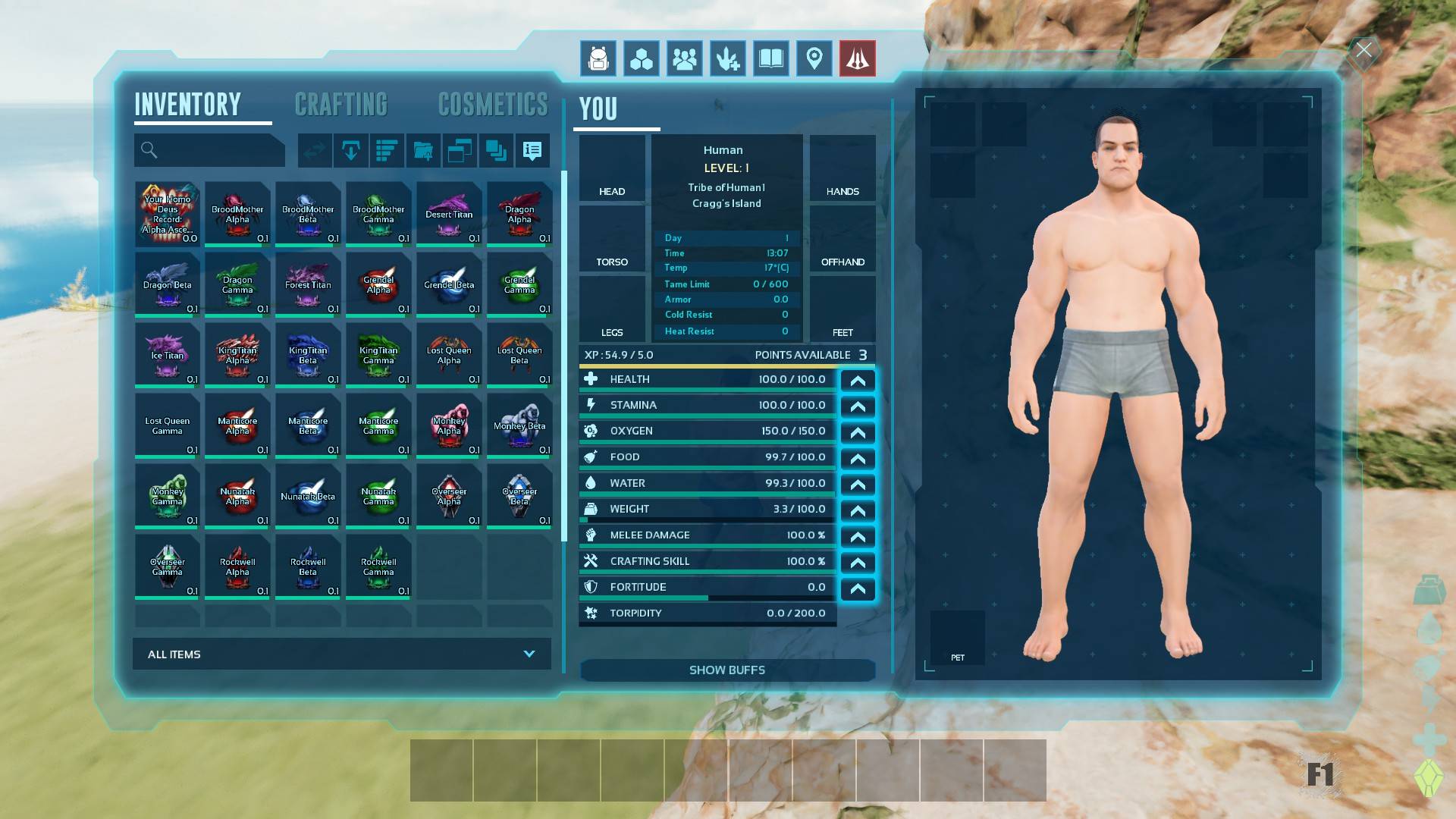Pick the Forest Titan item slot
1456x819 pixels.
pos(308,284)
